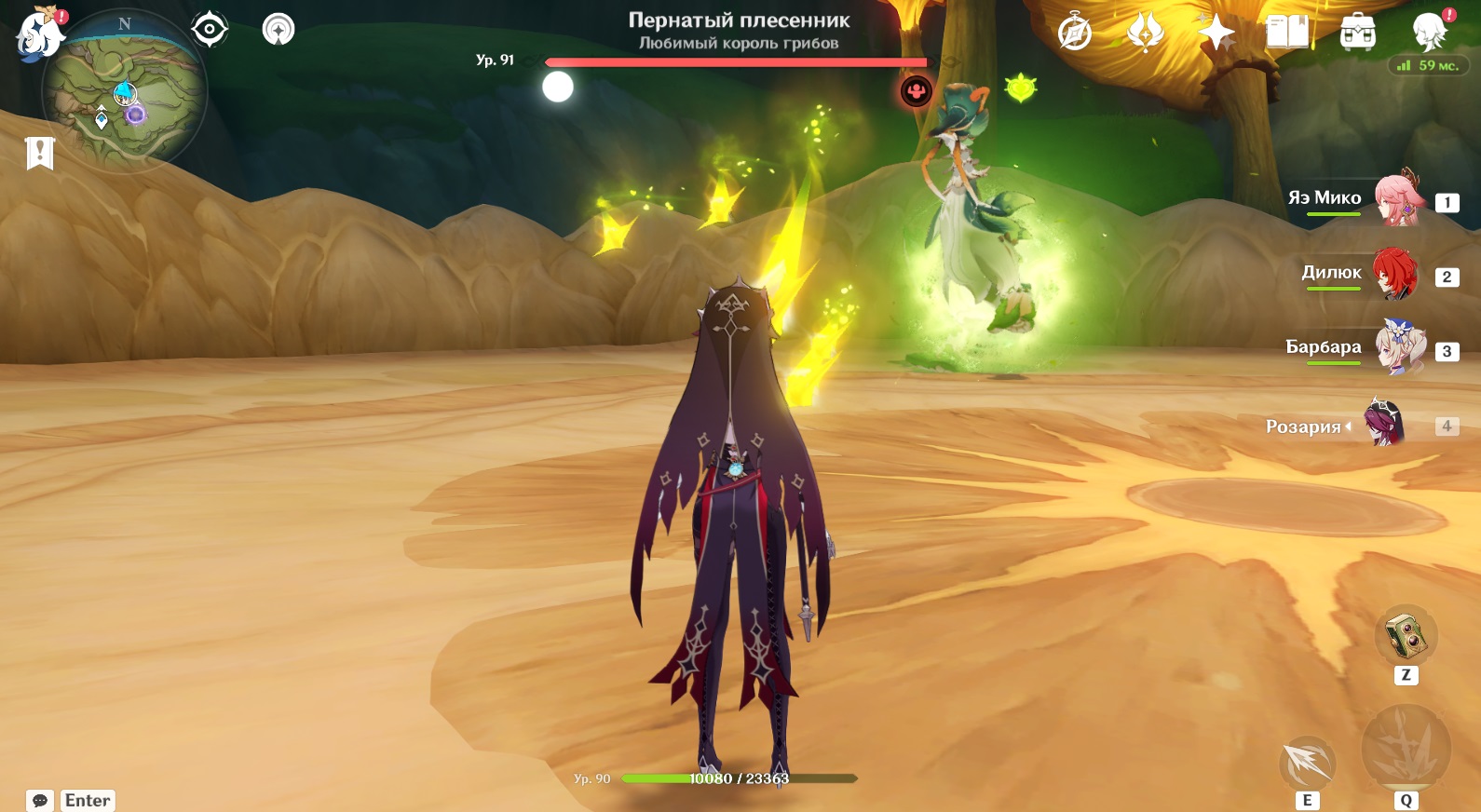Open the Paimon menu icon
This screenshot has height=812, width=1481.
(39, 34)
